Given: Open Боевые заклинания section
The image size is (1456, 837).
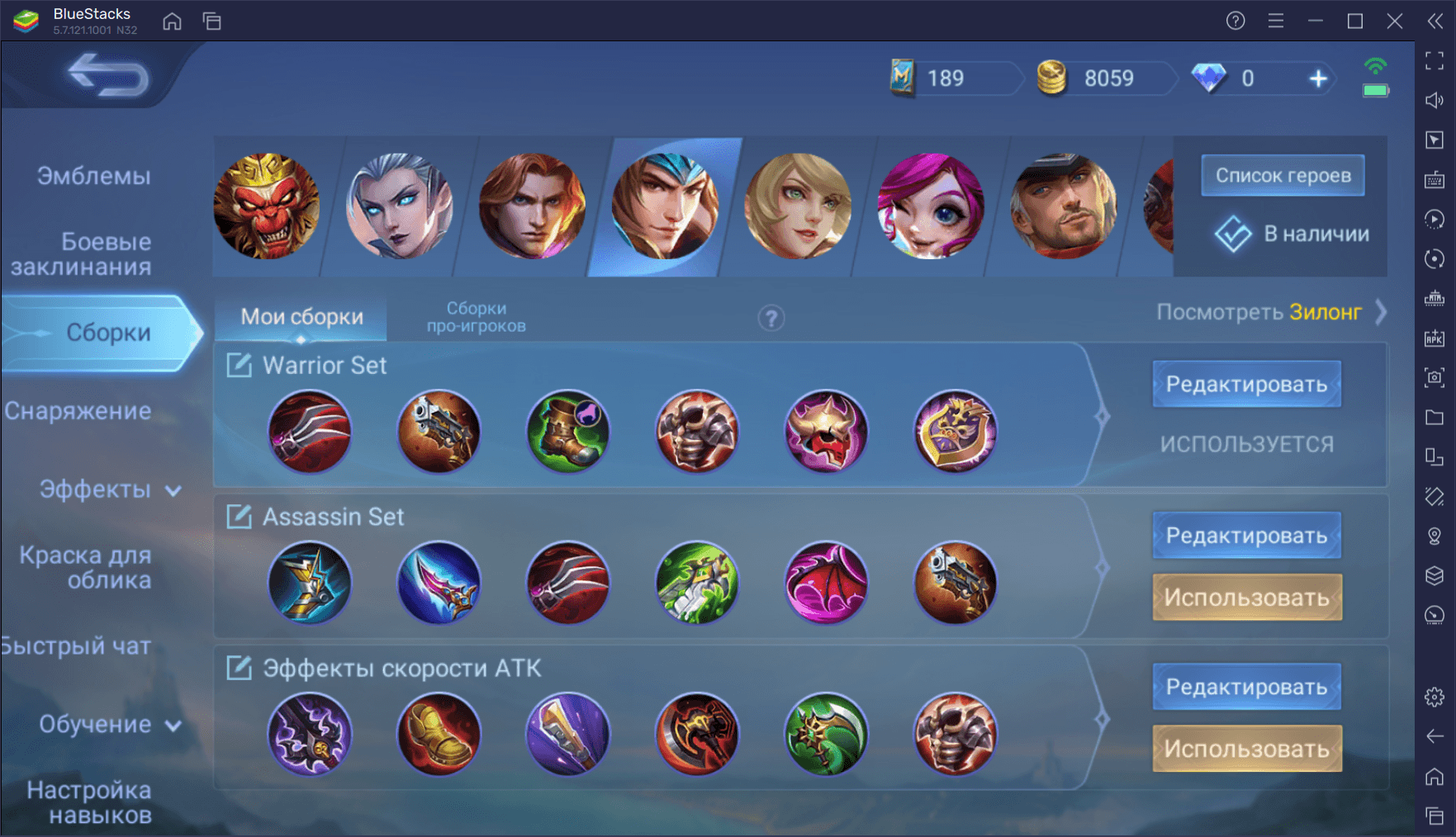Looking at the screenshot, I should point(83,253).
